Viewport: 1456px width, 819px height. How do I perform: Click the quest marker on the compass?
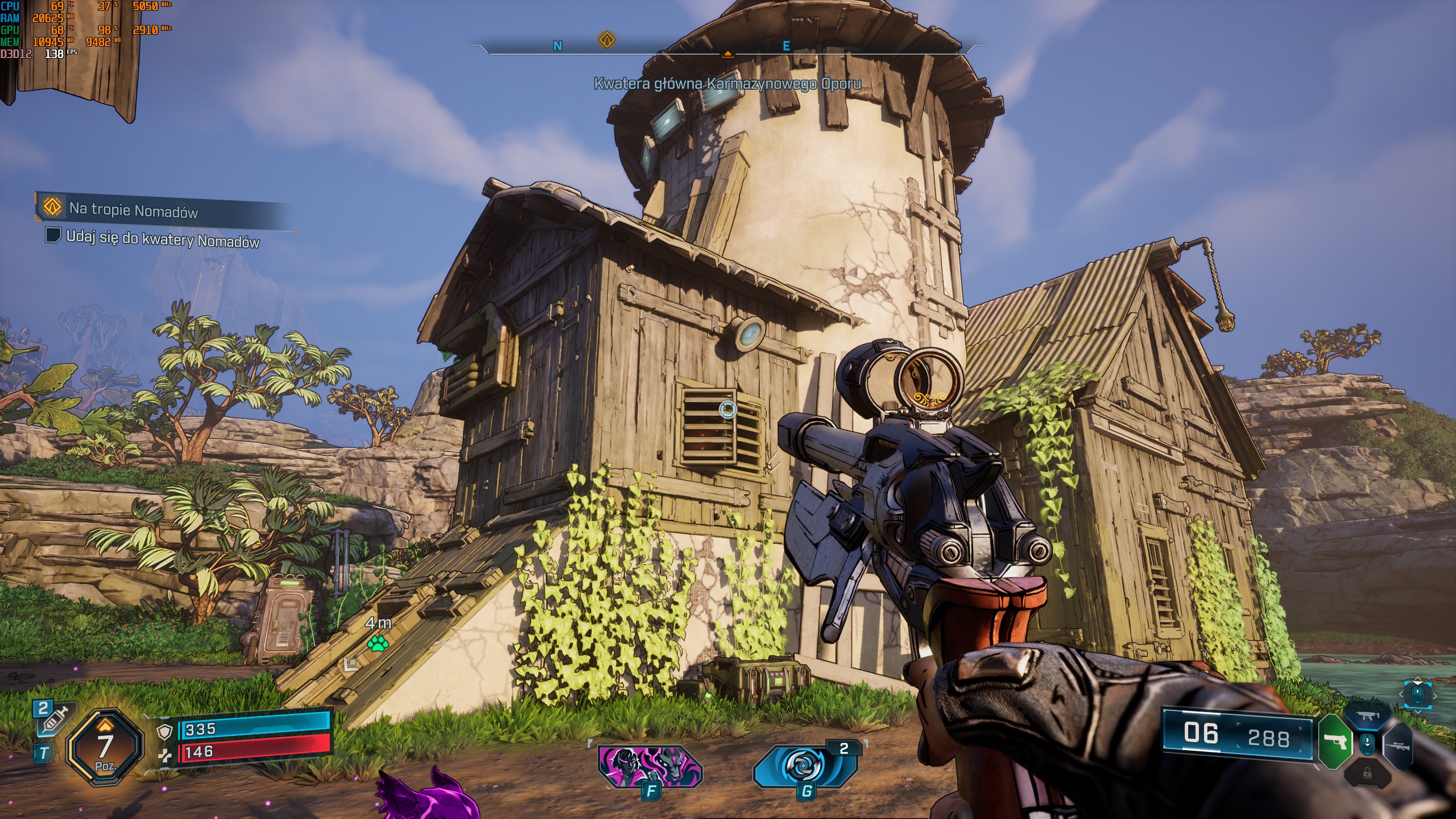(x=607, y=40)
